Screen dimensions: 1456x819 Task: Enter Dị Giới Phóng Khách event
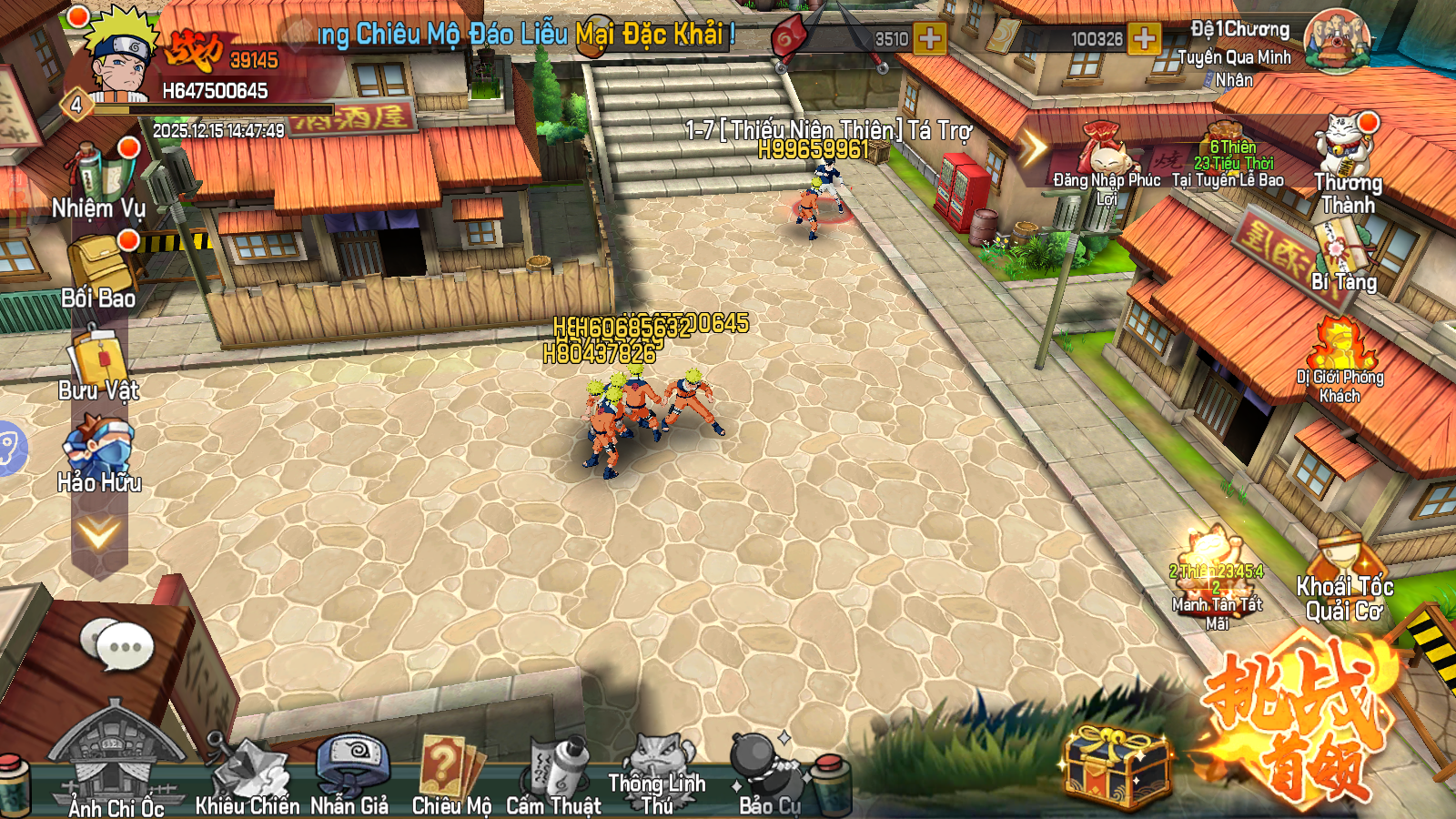click(x=1340, y=359)
